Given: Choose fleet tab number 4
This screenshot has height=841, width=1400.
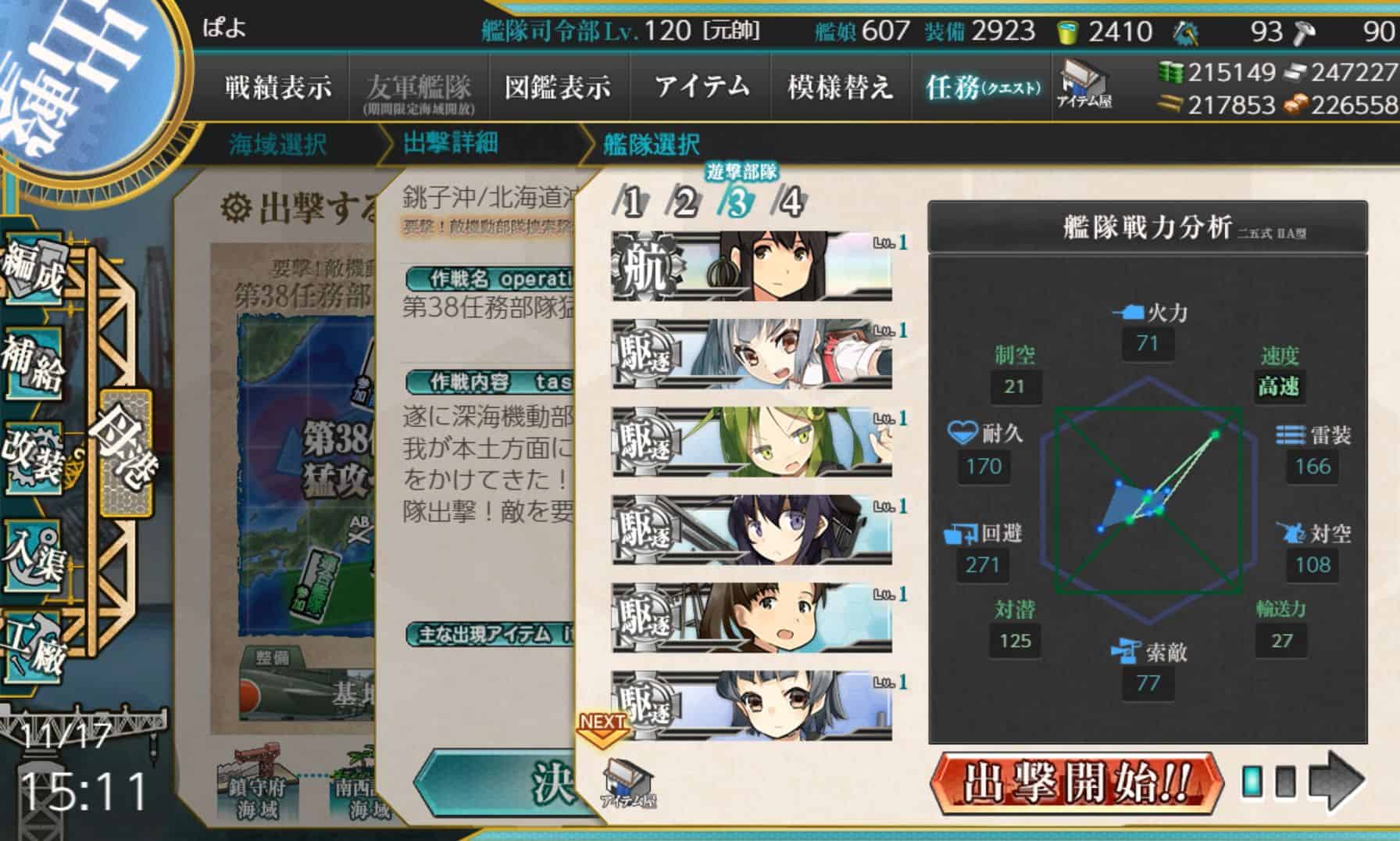Looking at the screenshot, I should click(791, 203).
